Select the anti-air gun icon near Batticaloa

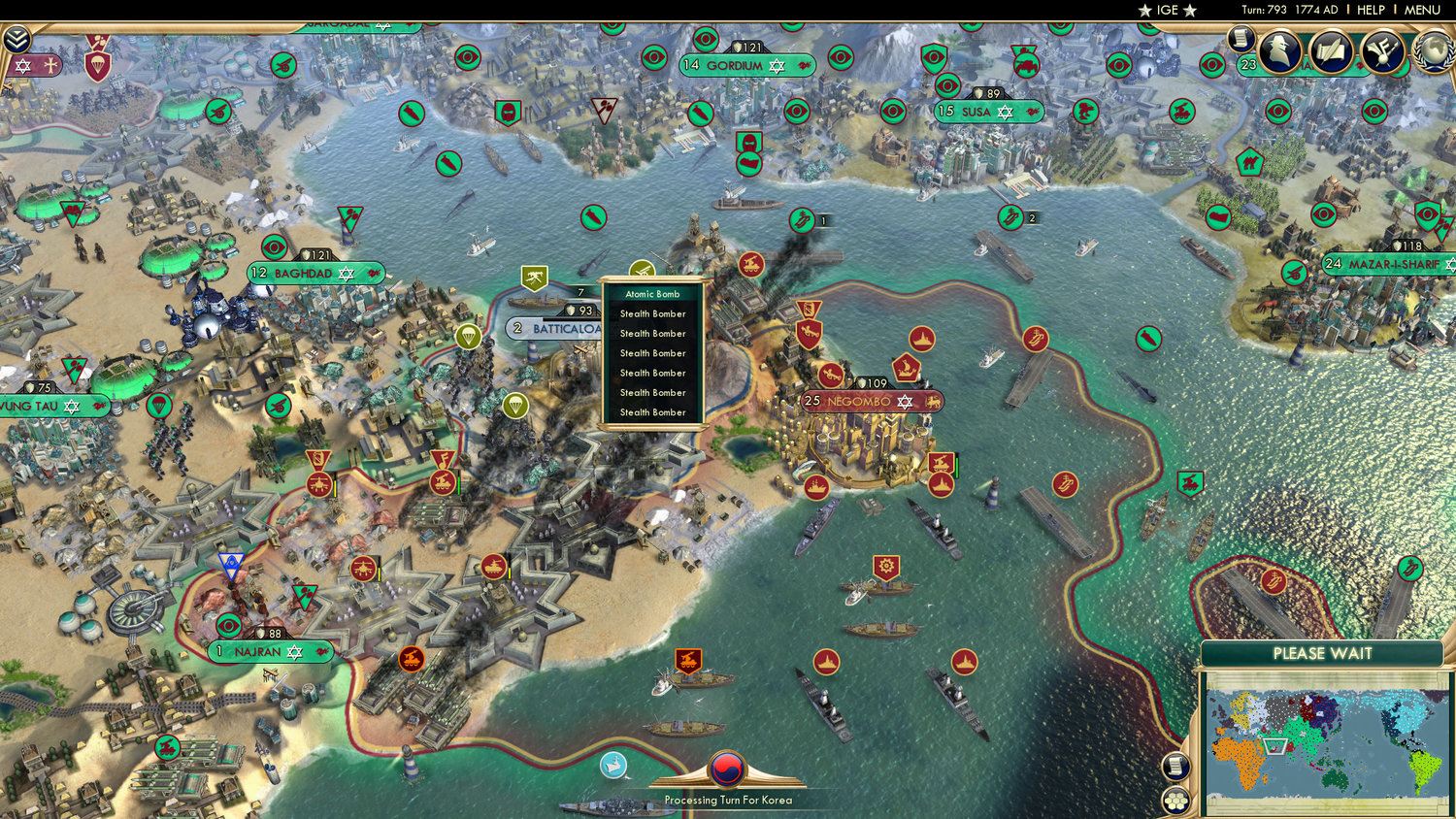(x=535, y=278)
